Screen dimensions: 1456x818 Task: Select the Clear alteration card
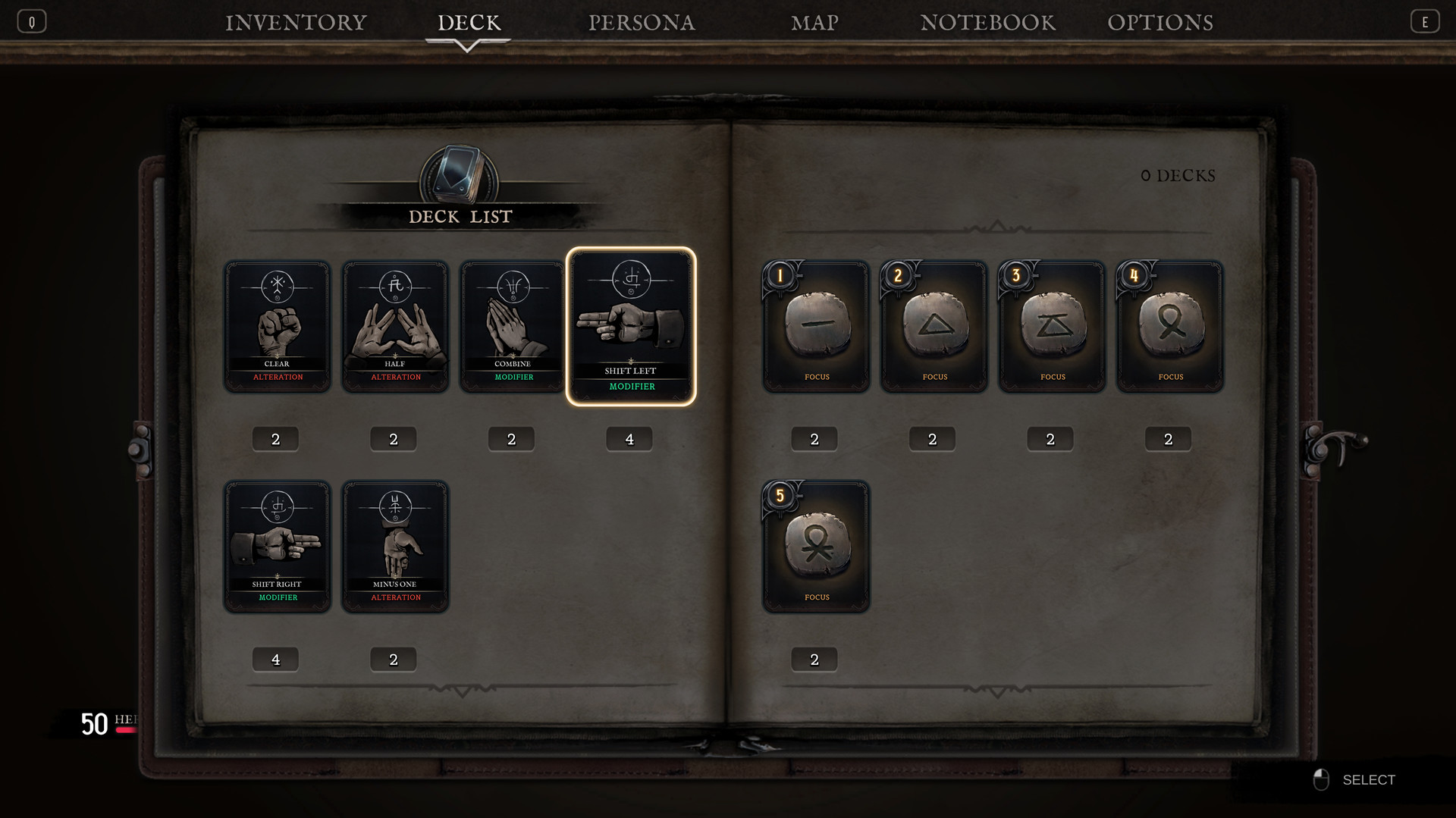click(277, 326)
